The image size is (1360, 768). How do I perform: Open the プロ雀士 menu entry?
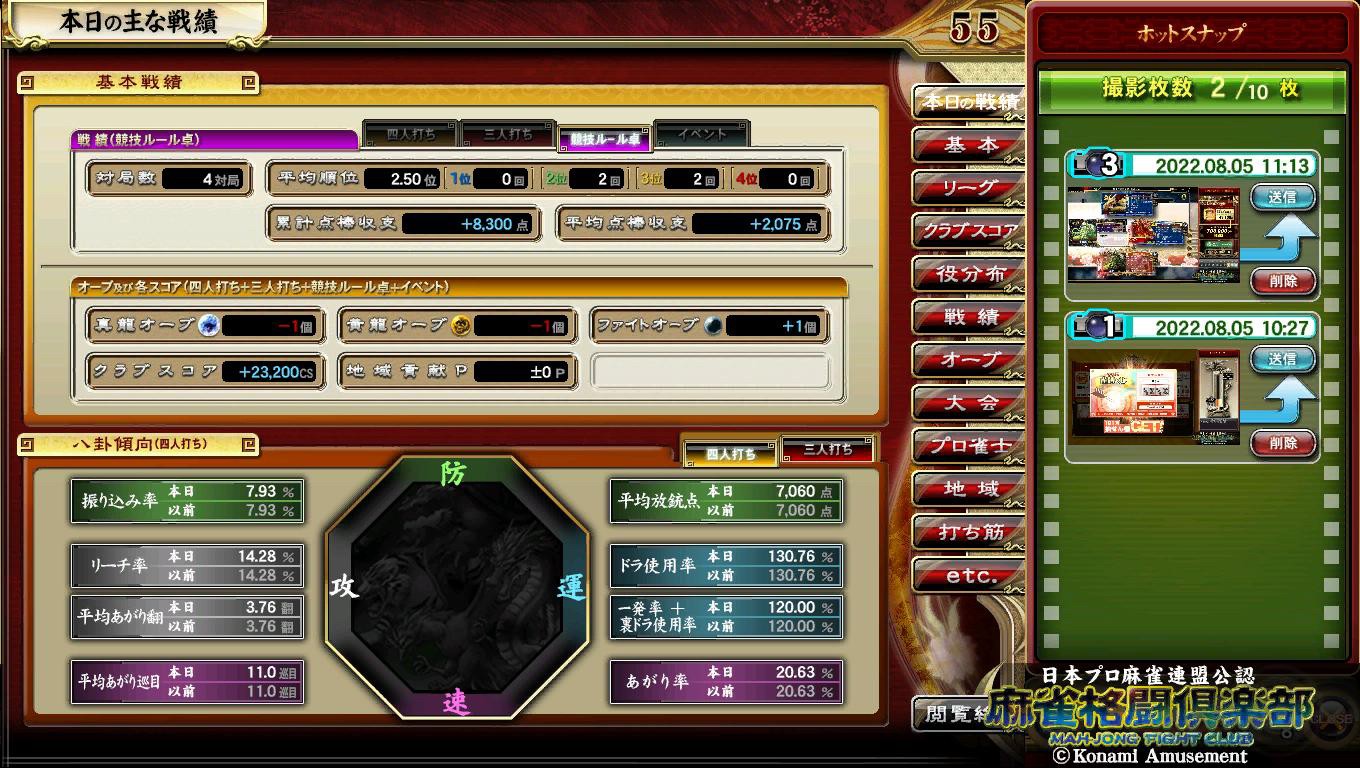(968, 446)
